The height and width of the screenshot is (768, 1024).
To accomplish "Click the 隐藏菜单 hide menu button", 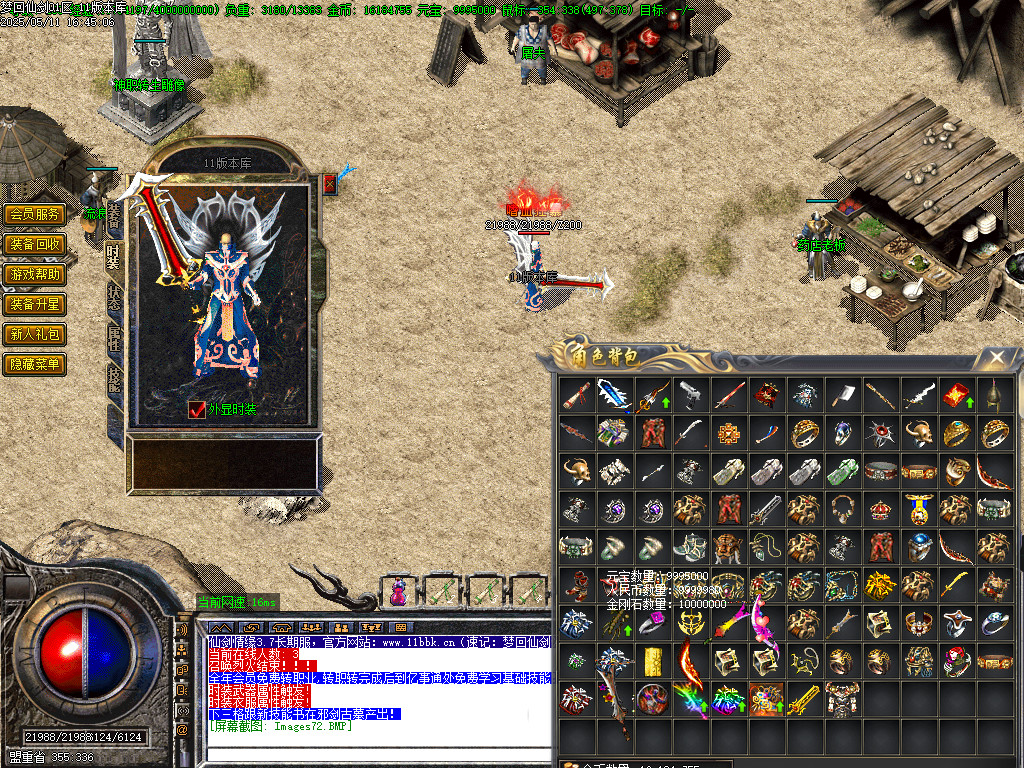I will (34, 364).
